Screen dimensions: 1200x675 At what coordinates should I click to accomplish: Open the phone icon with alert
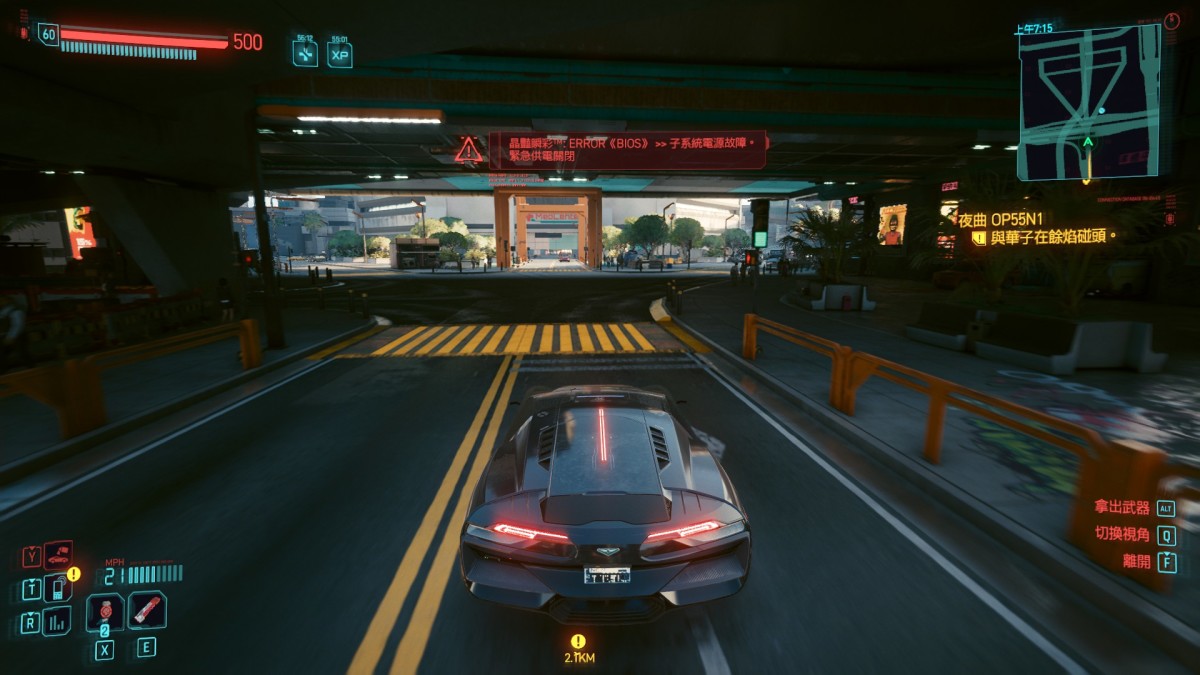[58, 588]
